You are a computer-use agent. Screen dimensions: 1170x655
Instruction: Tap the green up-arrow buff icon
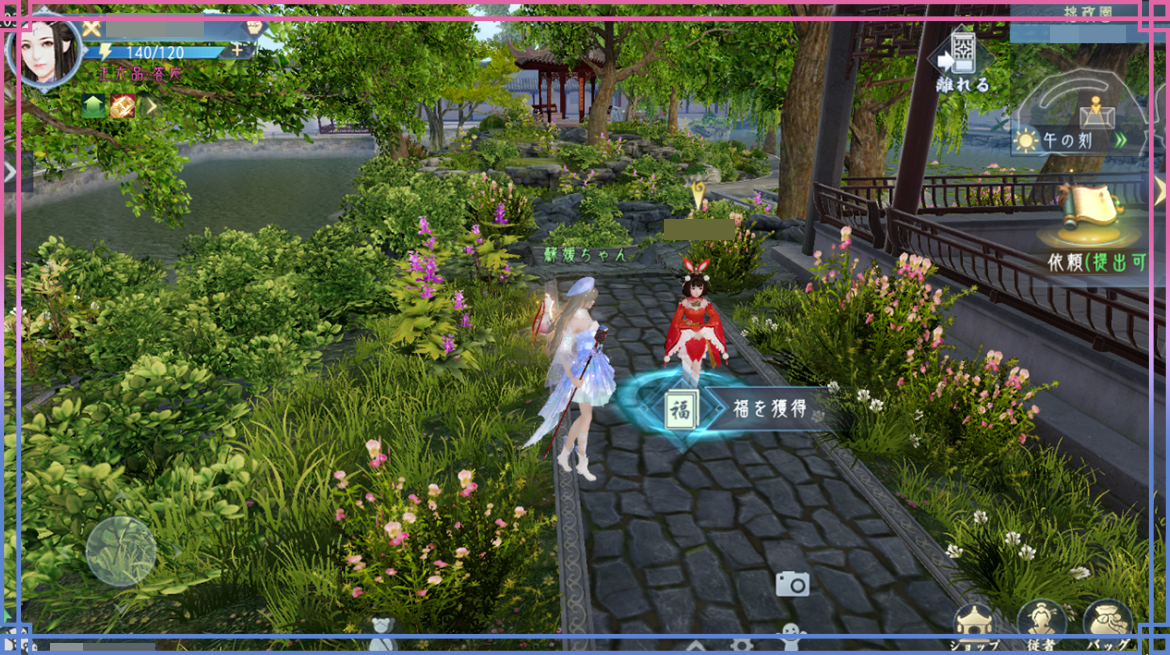pos(94,106)
